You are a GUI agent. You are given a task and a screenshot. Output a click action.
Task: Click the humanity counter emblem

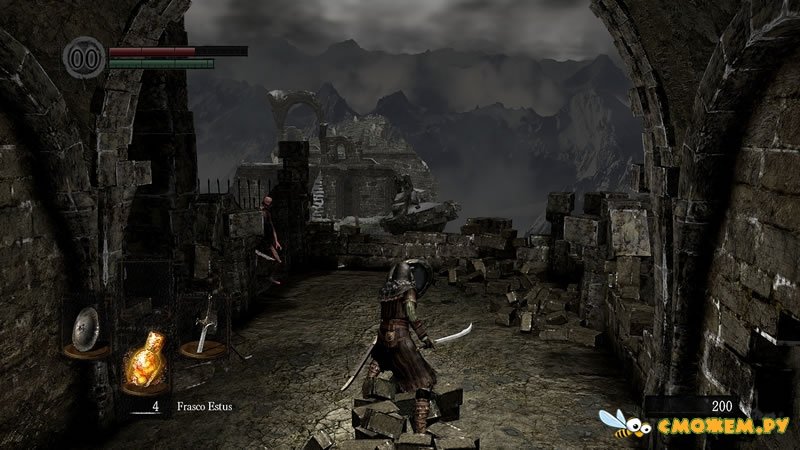pos(84,54)
